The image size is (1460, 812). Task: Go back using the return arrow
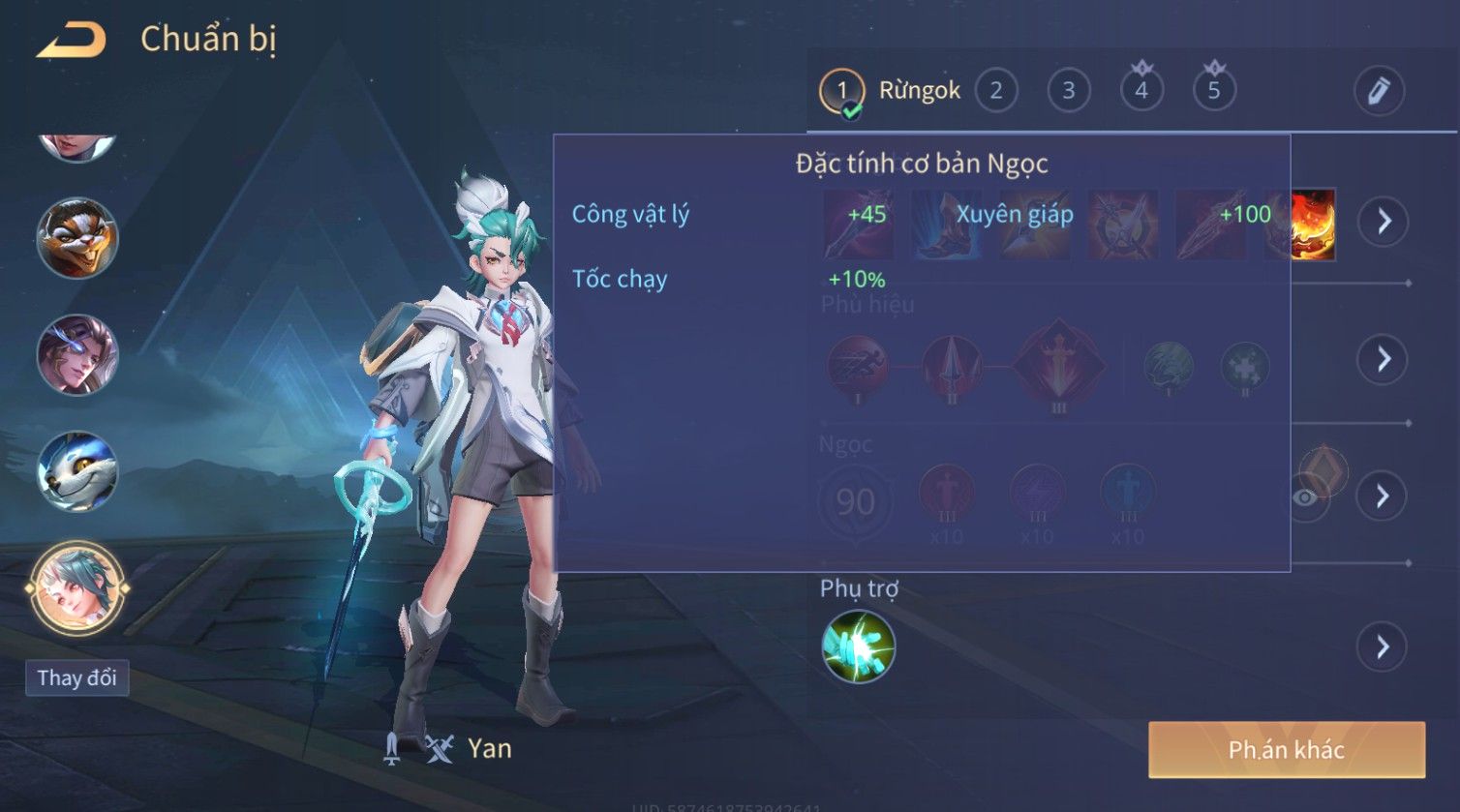[71, 41]
